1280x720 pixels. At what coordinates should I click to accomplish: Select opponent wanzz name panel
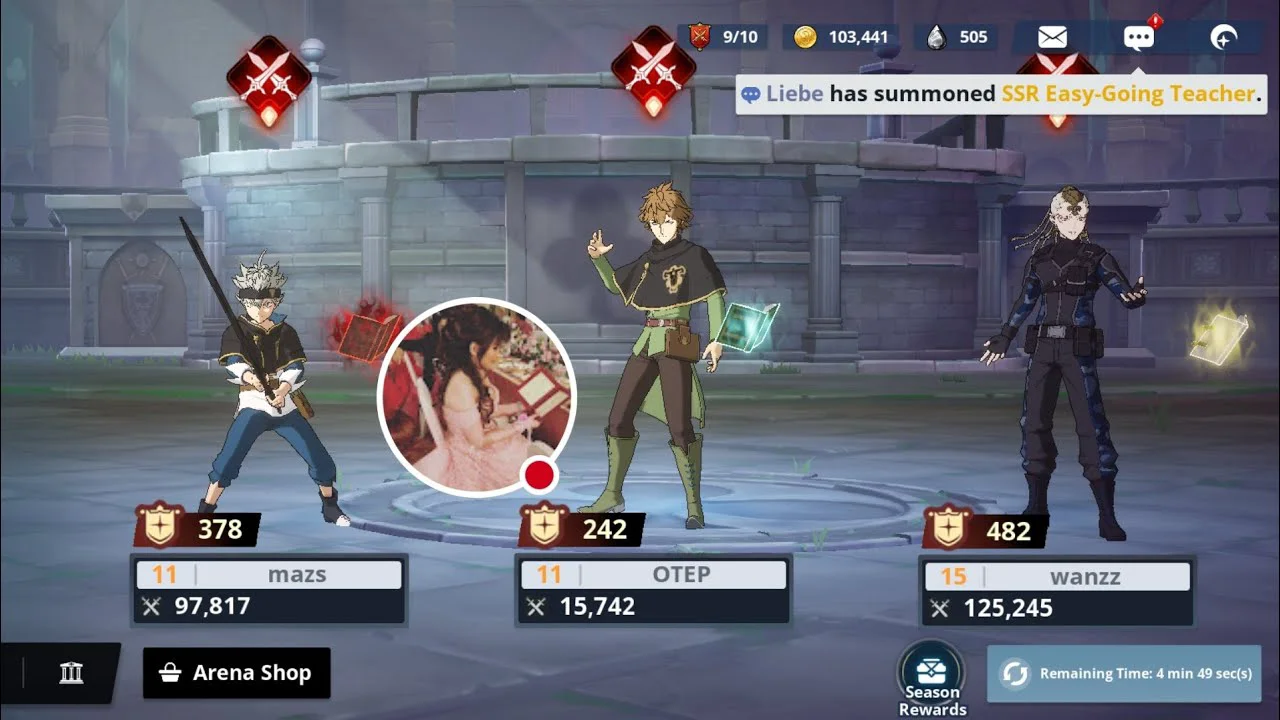coord(1057,592)
